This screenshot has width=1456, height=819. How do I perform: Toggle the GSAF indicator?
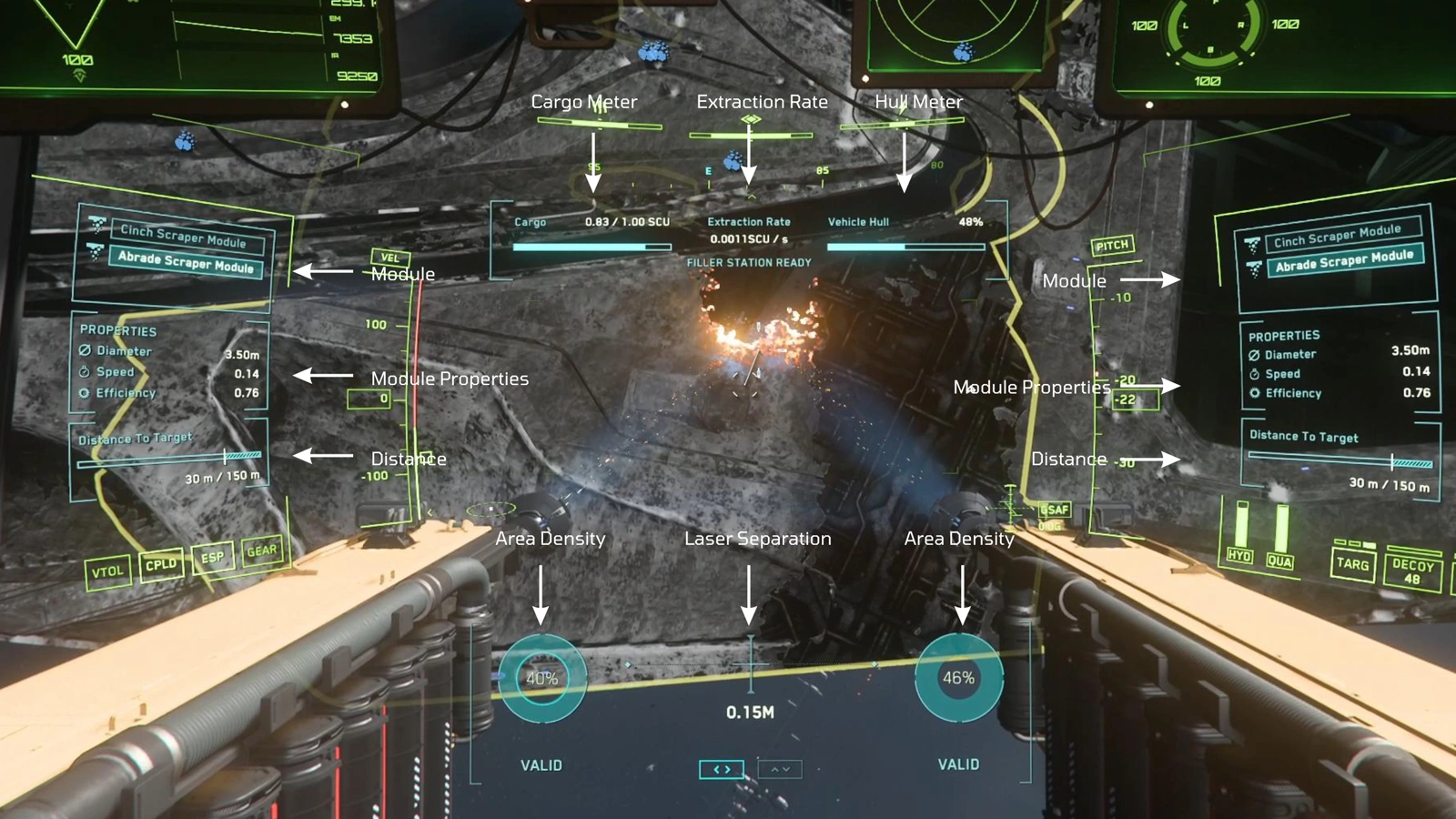[1055, 510]
